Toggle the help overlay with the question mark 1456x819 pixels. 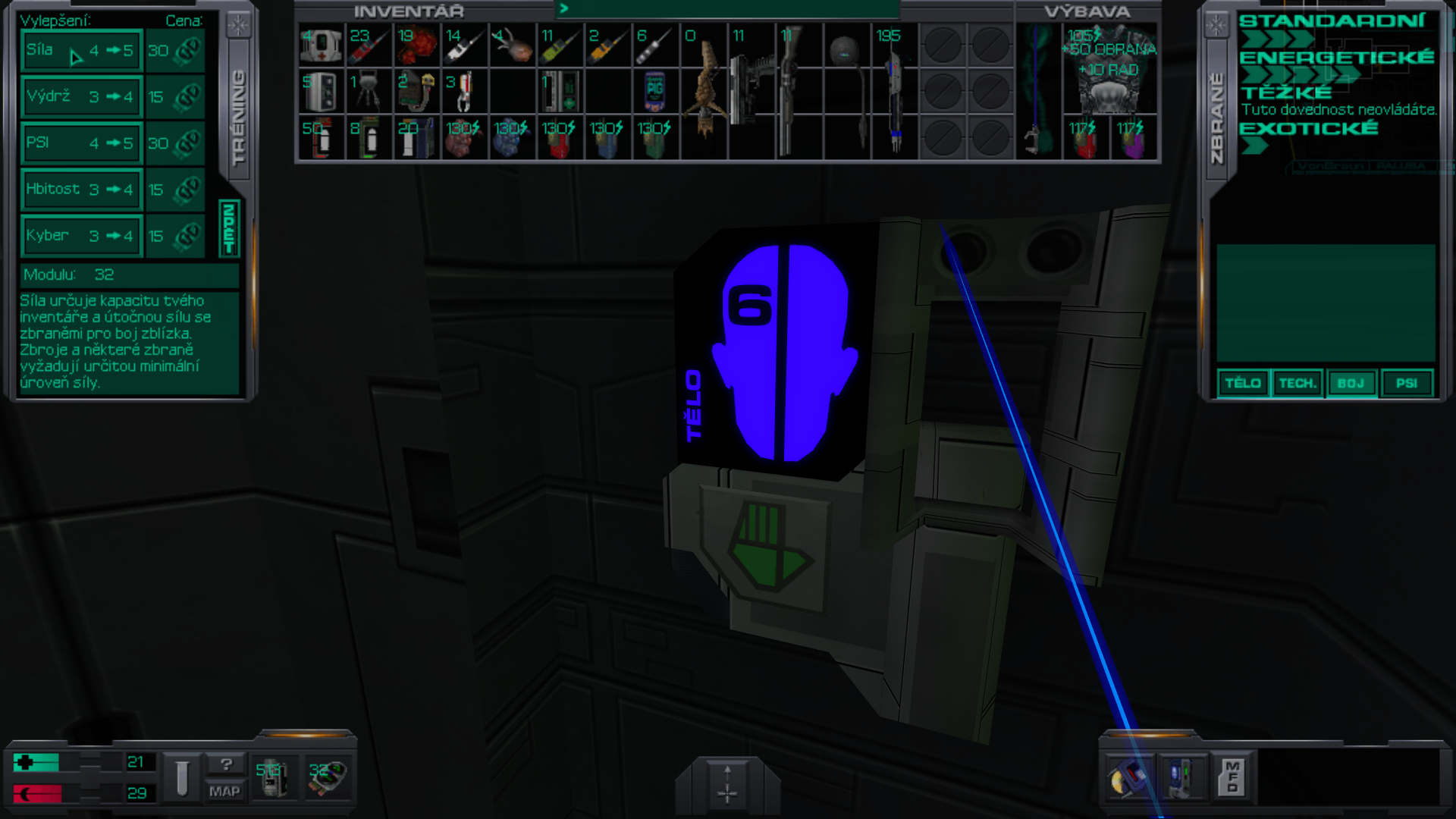click(225, 764)
